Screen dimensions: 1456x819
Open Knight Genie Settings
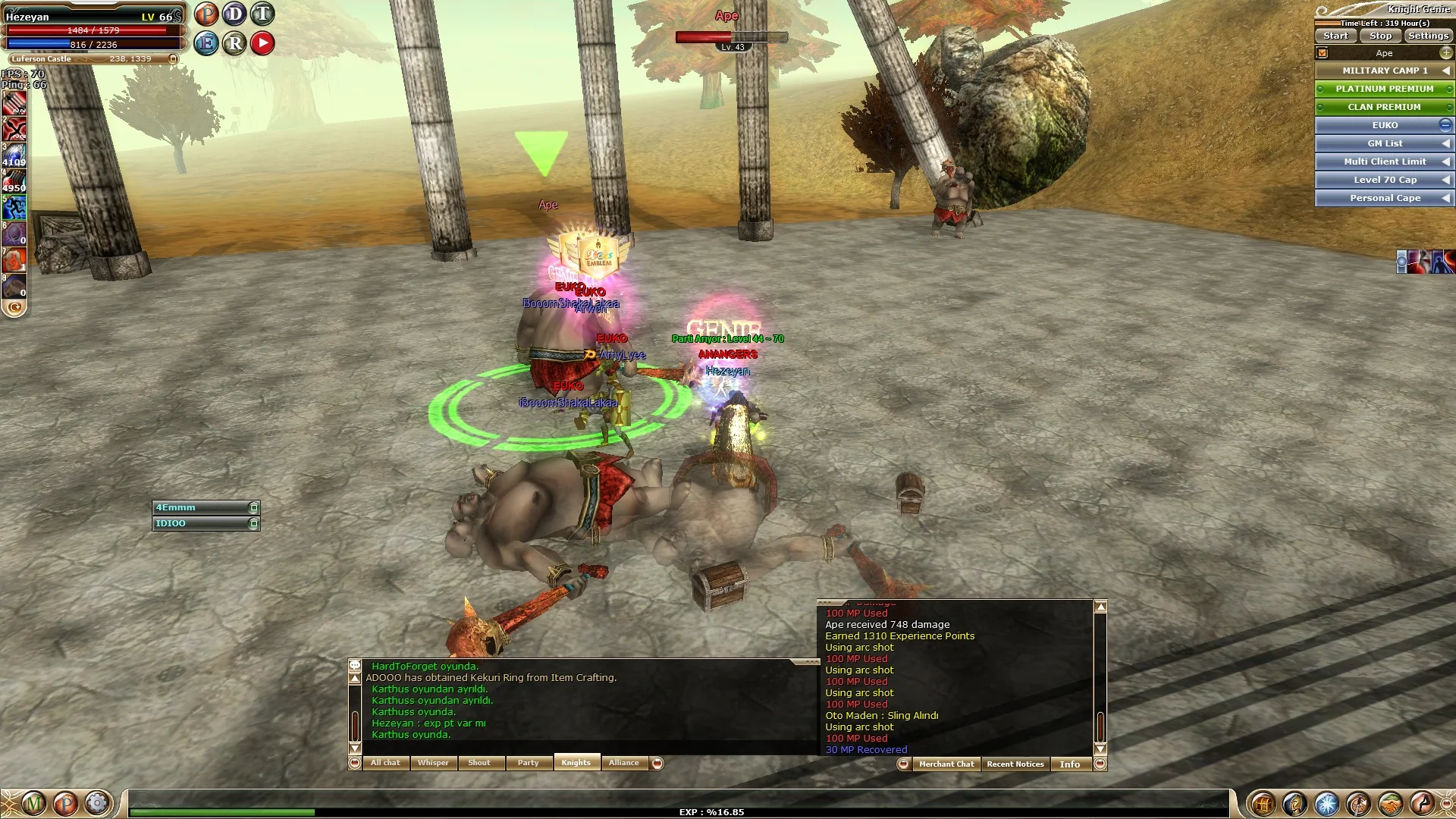tap(1428, 36)
